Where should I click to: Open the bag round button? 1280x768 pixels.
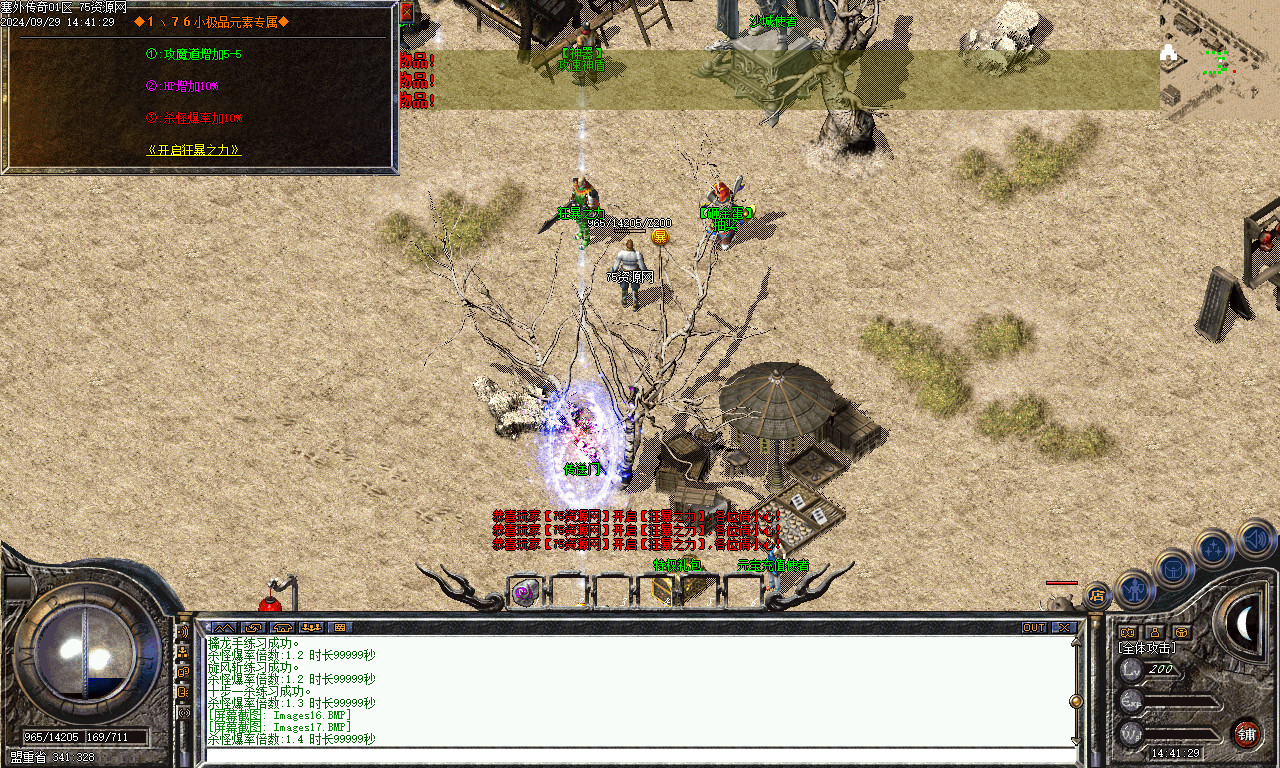[1173, 568]
